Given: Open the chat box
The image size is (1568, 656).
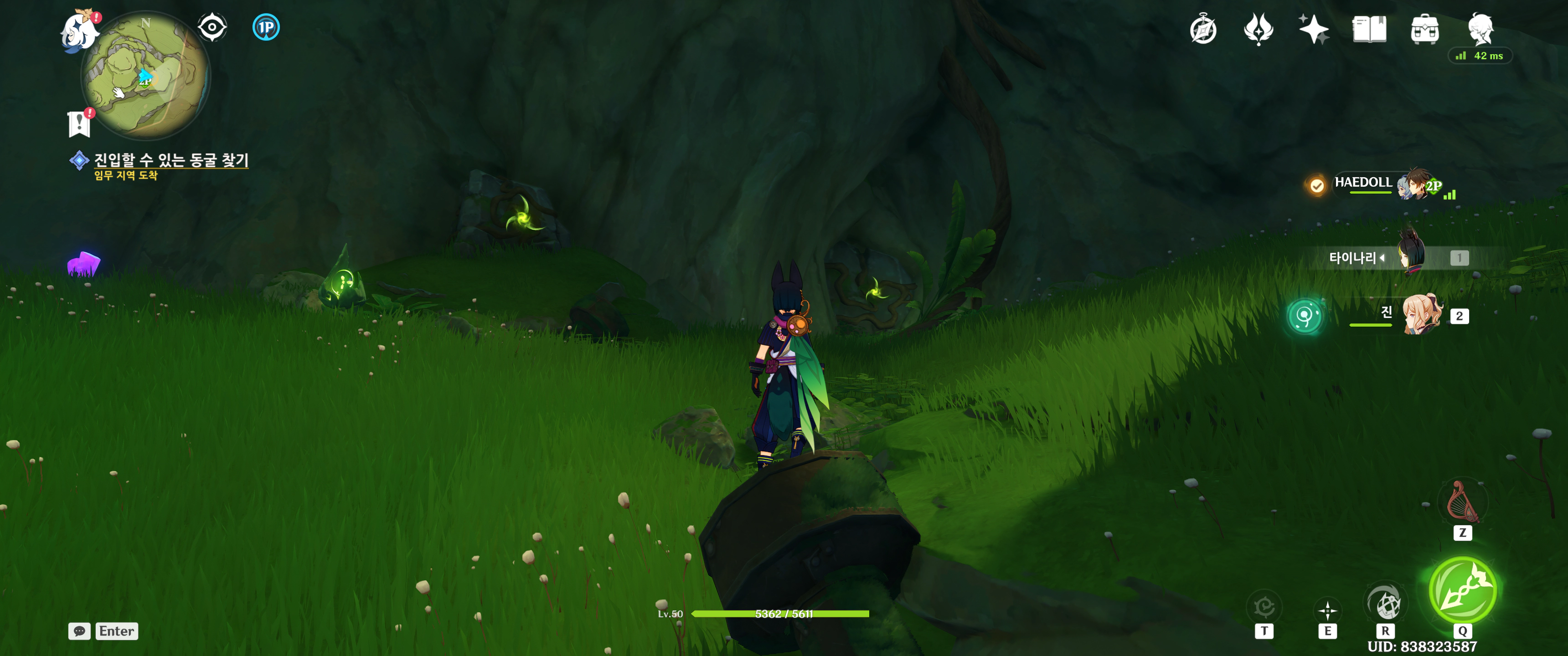Looking at the screenshot, I should tap(103, 631).
